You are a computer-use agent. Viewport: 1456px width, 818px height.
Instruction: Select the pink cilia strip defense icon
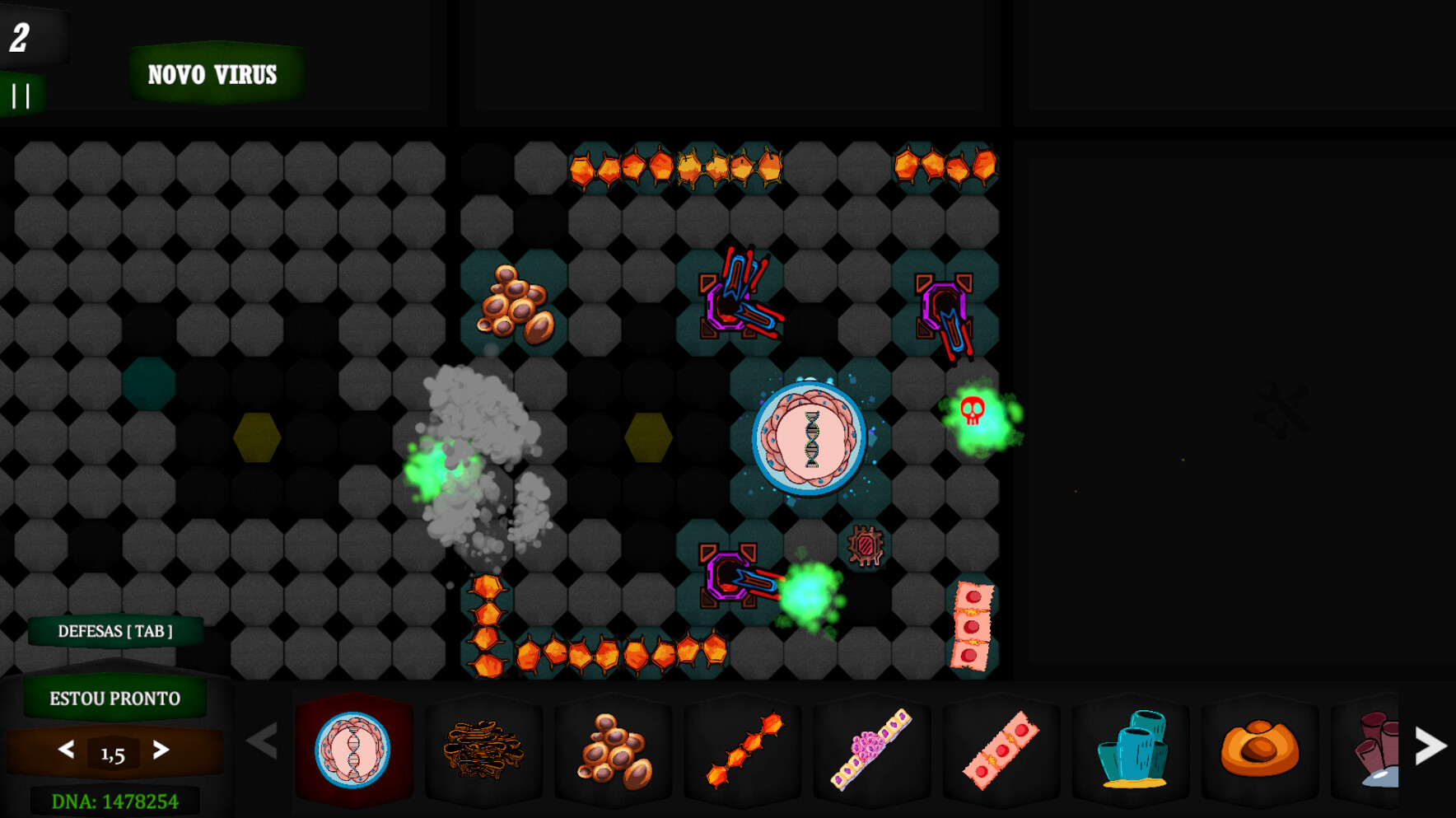(x=872, y=752)
